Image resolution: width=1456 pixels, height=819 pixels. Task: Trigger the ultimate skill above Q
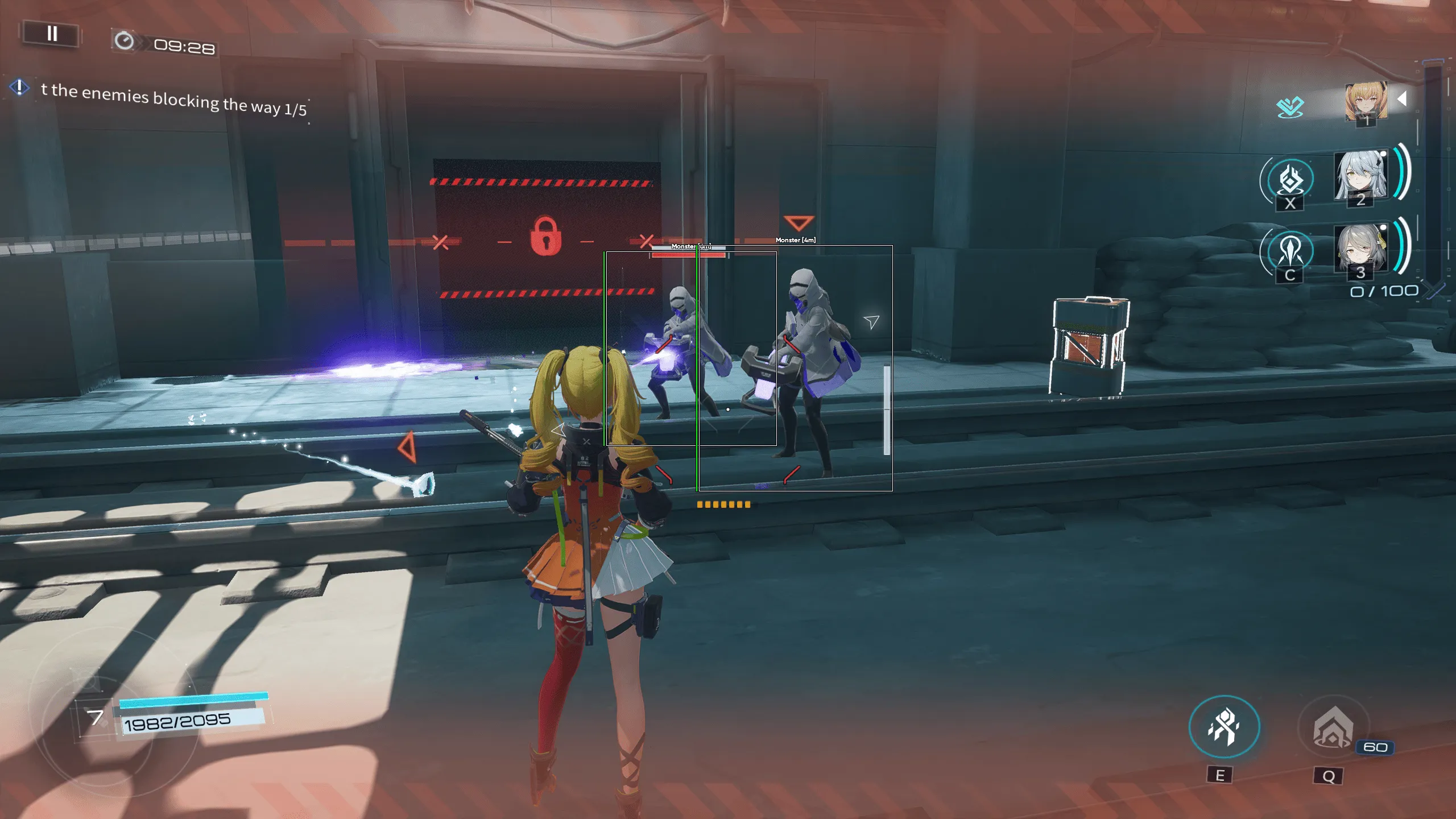[x=1333, y=727]
